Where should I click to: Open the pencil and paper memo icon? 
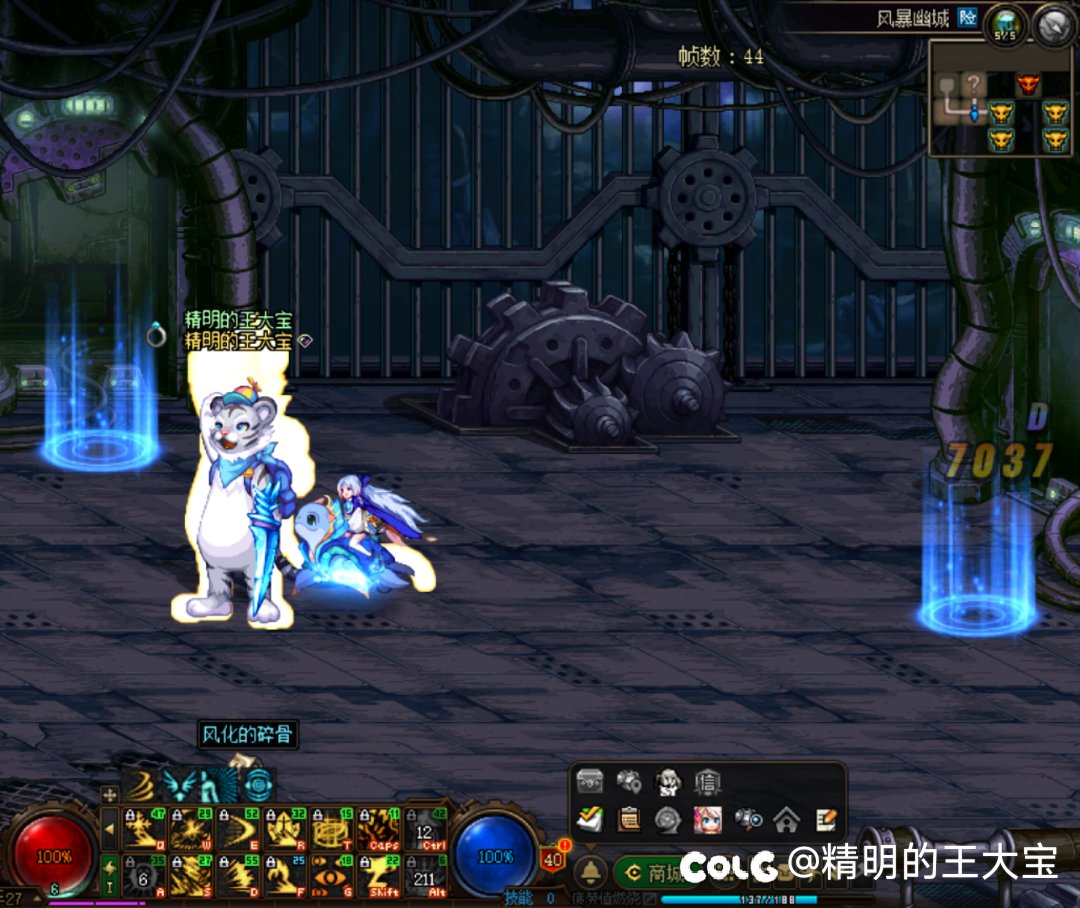tap(825, 820)
